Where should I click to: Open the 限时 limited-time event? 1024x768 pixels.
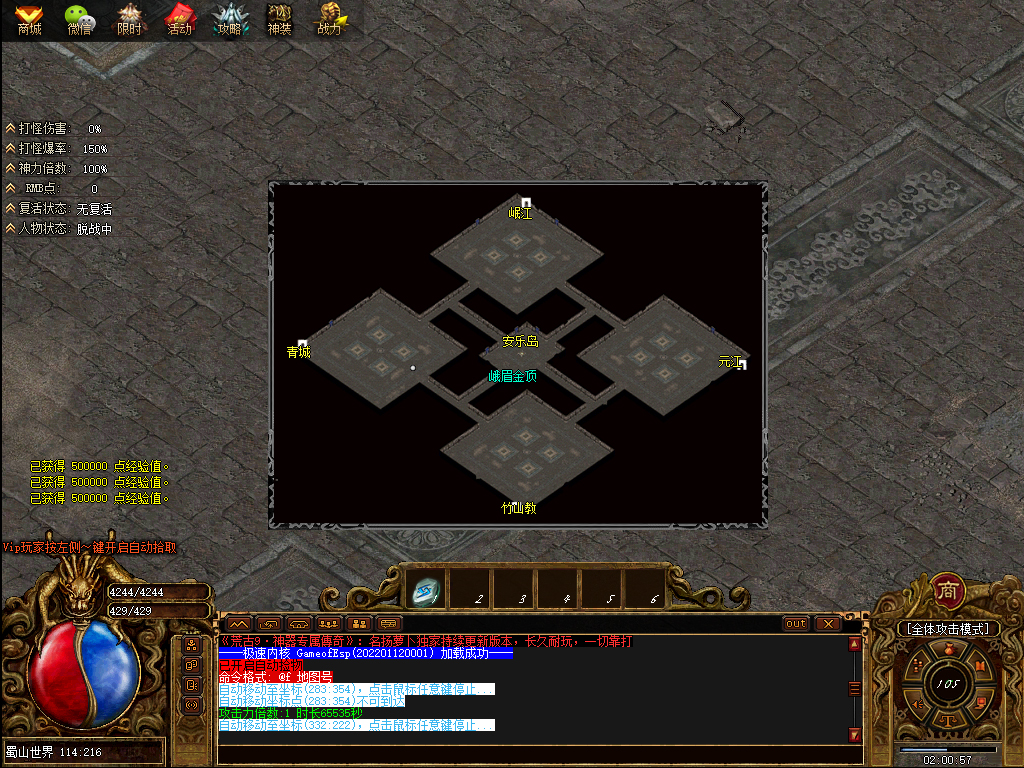pos(130,18)
